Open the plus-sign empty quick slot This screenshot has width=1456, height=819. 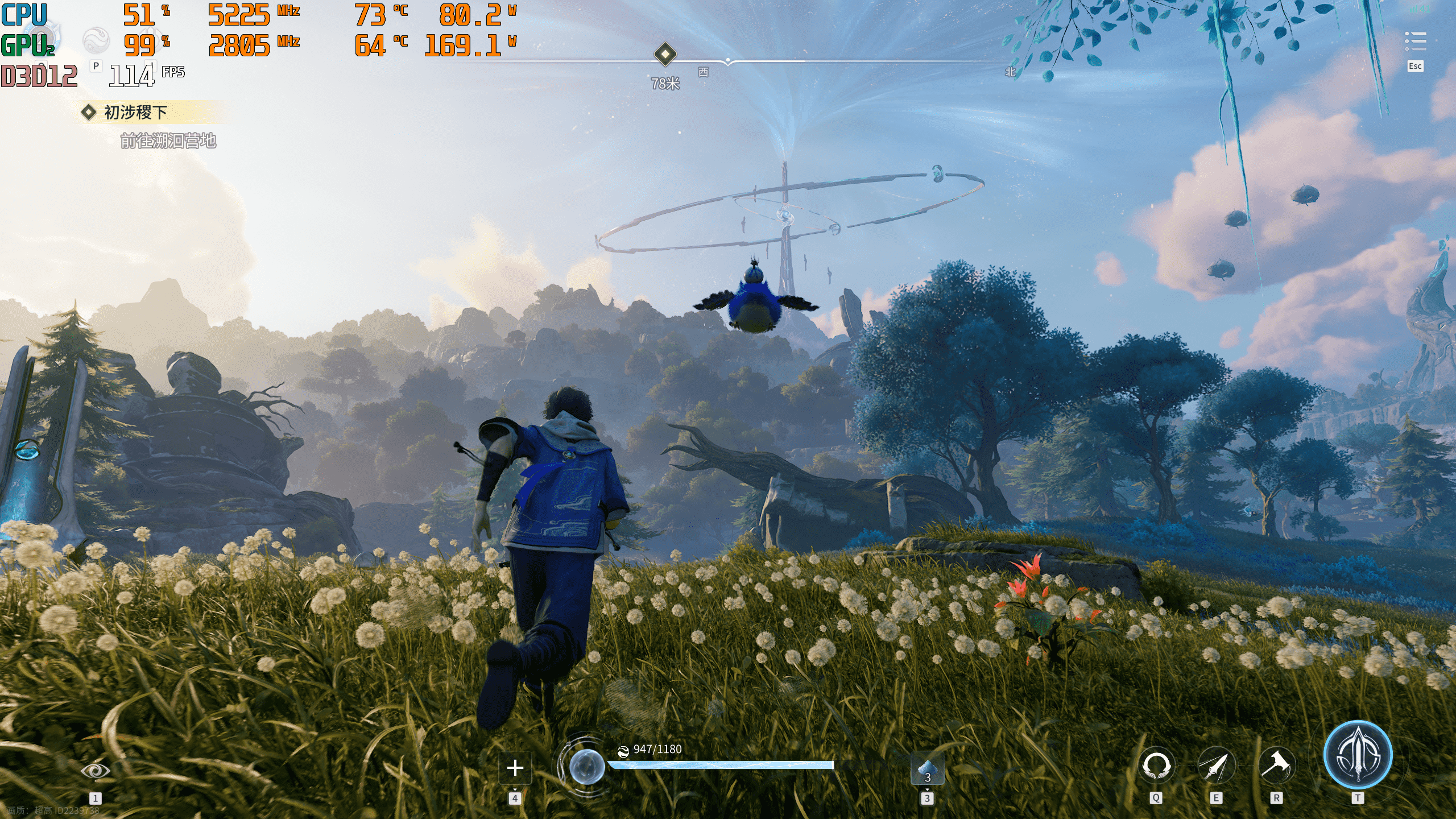[515, 768]
